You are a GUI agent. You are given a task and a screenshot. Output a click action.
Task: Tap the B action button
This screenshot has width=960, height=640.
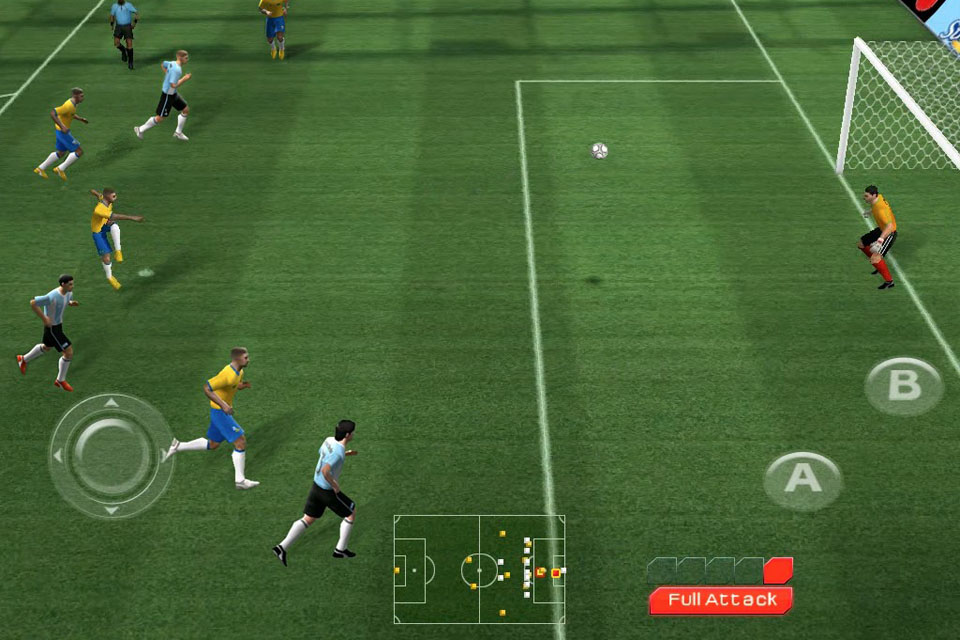tap(903, 386)
